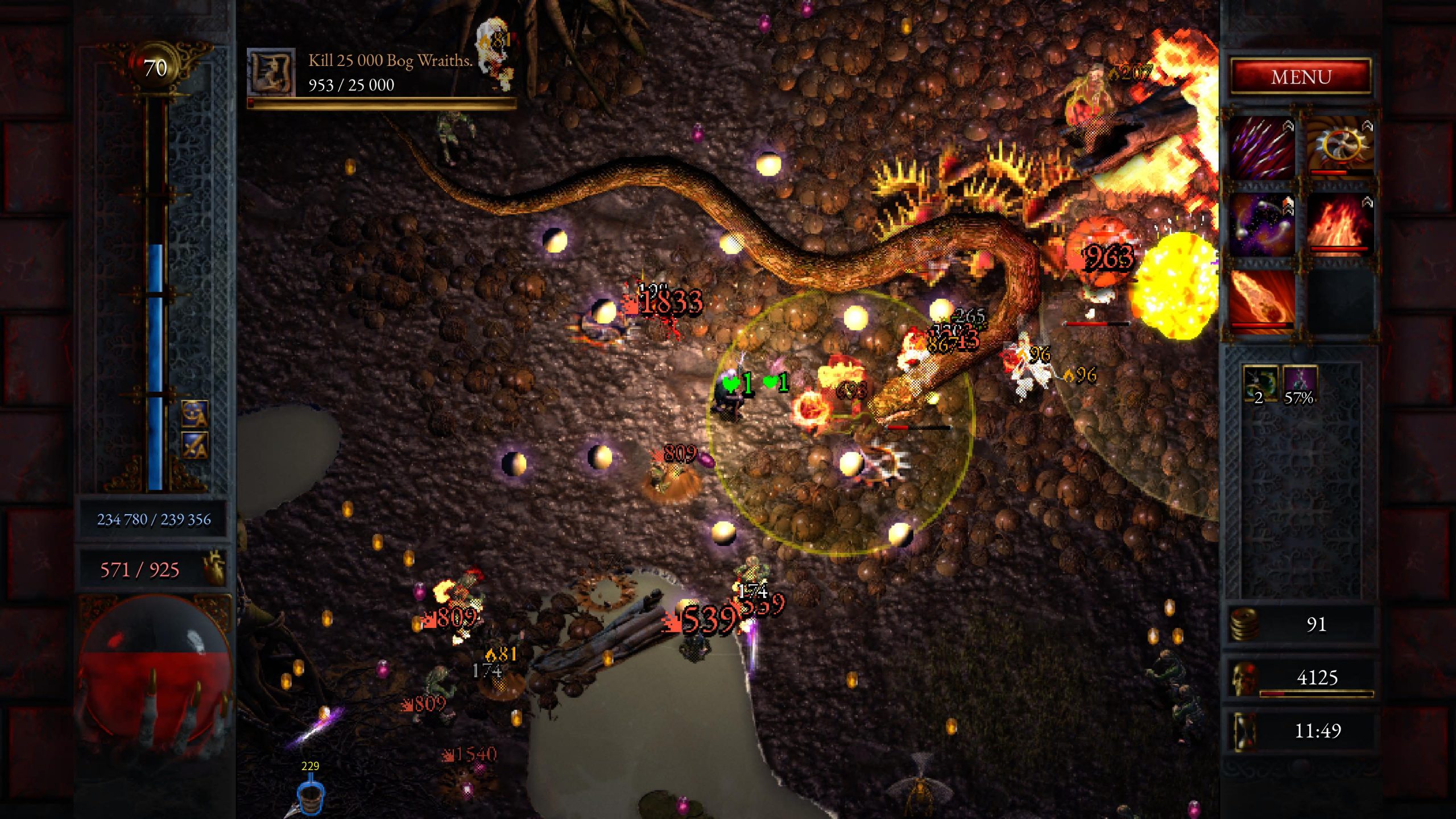This screenshot has width=1456, height=819.
Task: Select the flame wall skill icon
Action: tap(1341, 225)
